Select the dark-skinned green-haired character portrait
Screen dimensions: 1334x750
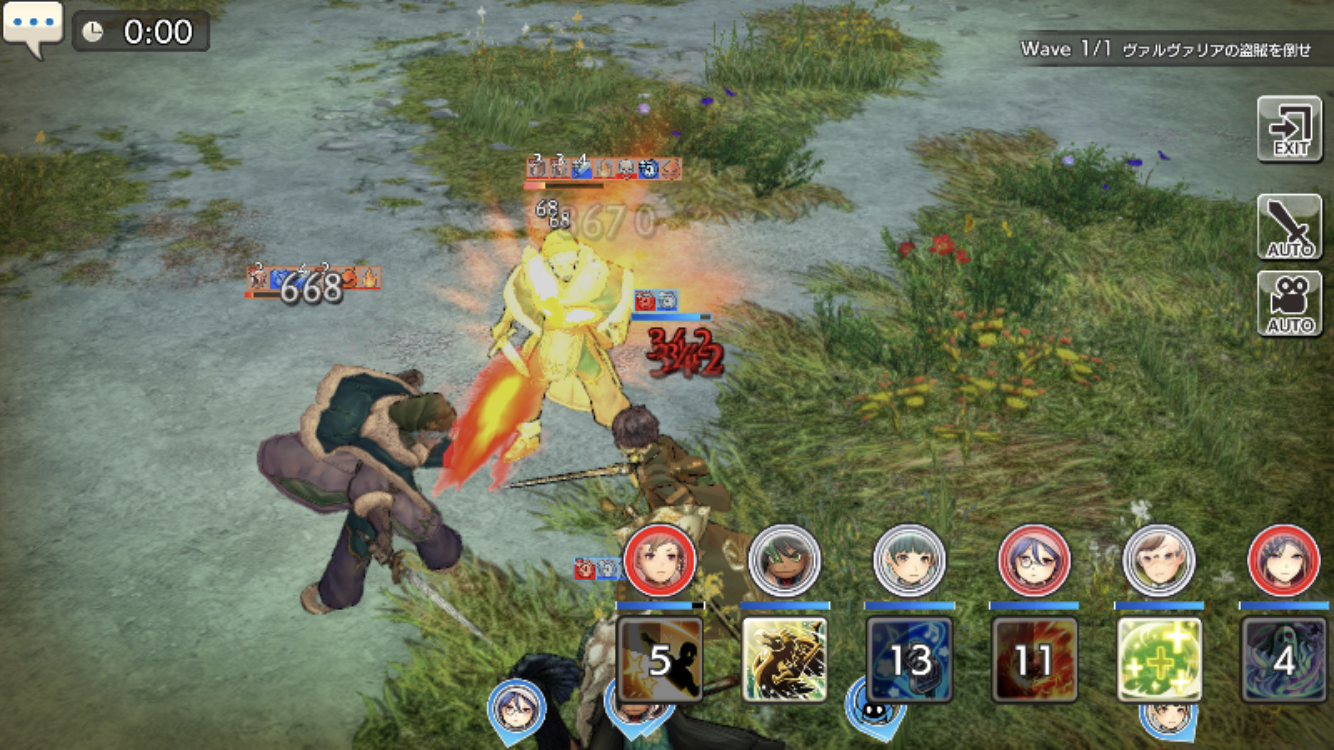tap(784, 561)
